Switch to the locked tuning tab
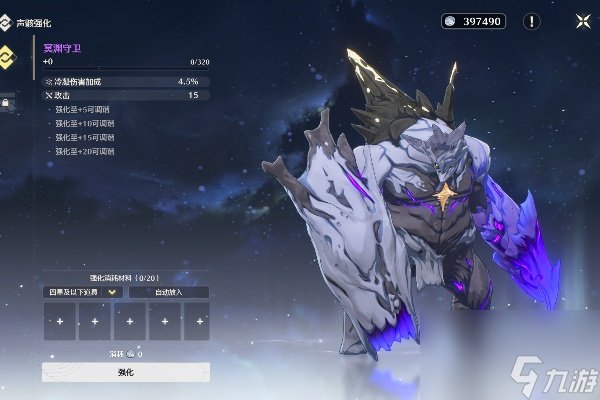Image resolution: width=600 pixels, height=400 pixels. (6, 101)
